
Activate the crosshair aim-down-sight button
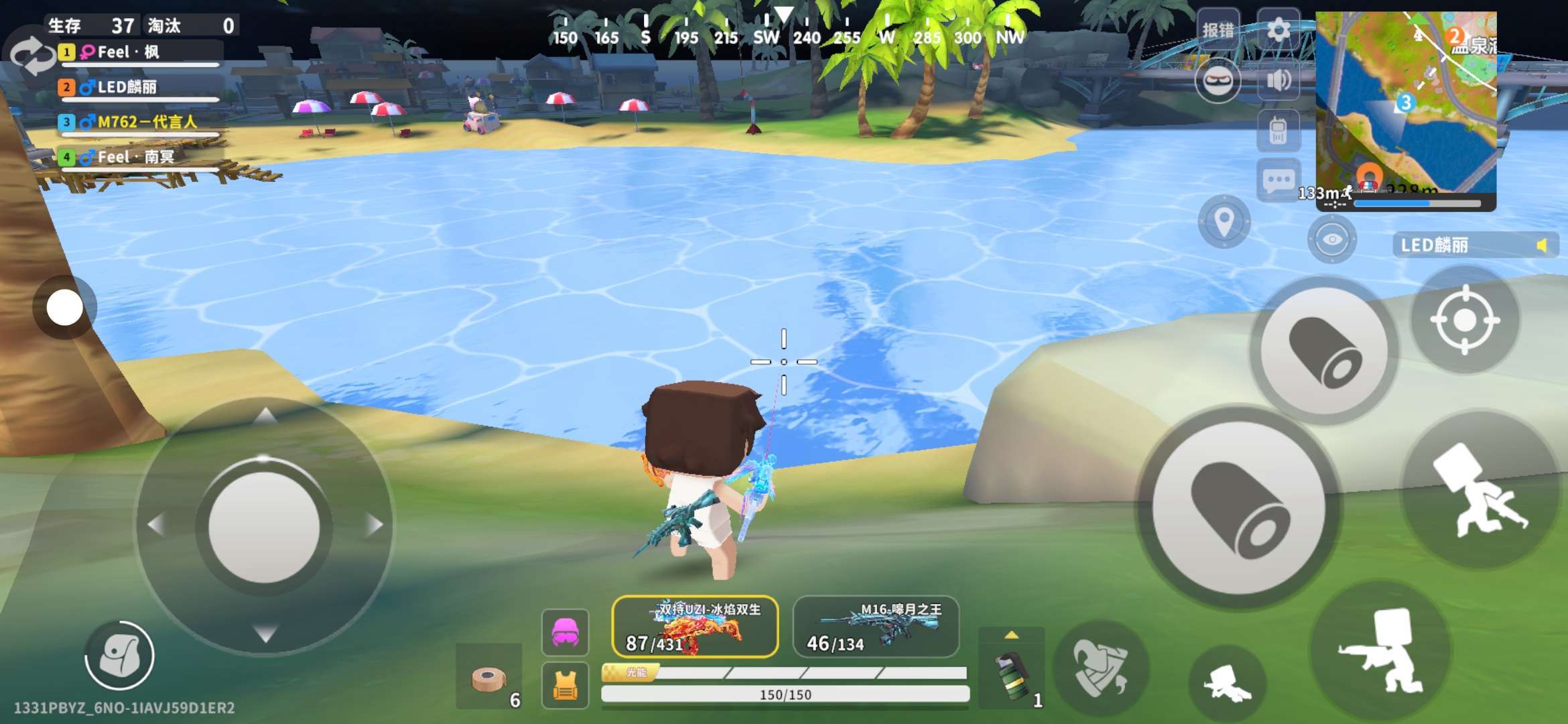1465,320
